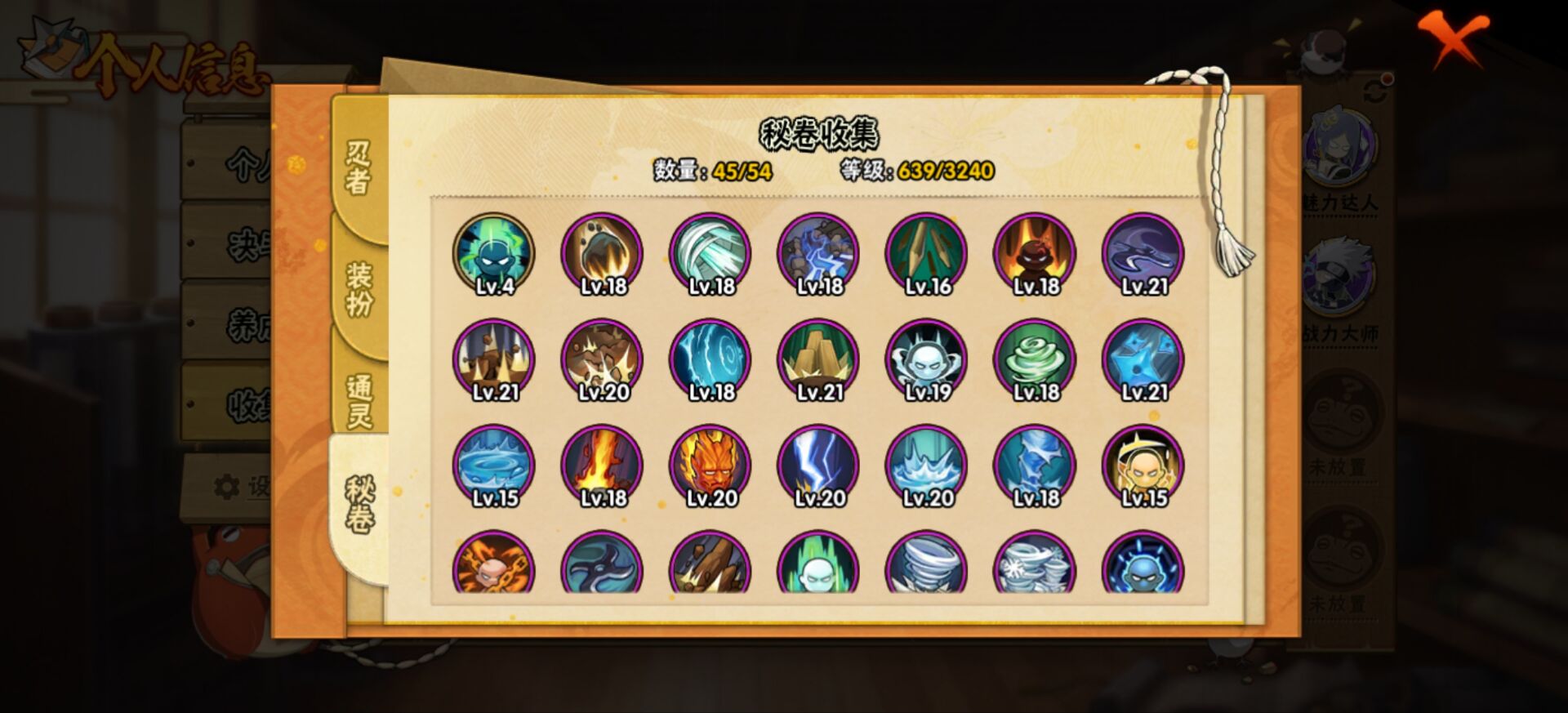
Task: Pick the dark shuriken scroll
Action: (x=602, y=564)
